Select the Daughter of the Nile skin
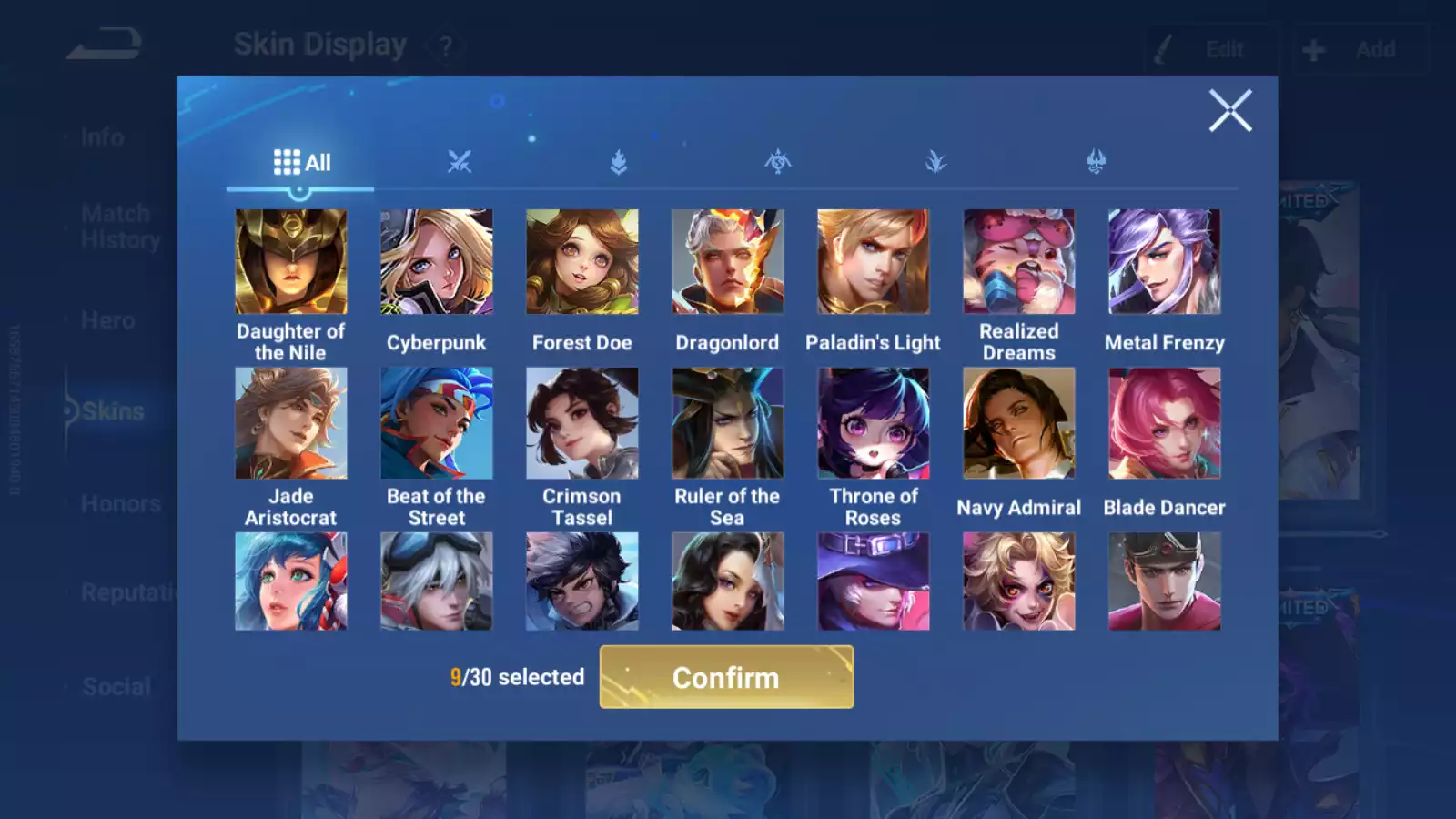The width and height of the screenshot is (1456, 819). 291,262
